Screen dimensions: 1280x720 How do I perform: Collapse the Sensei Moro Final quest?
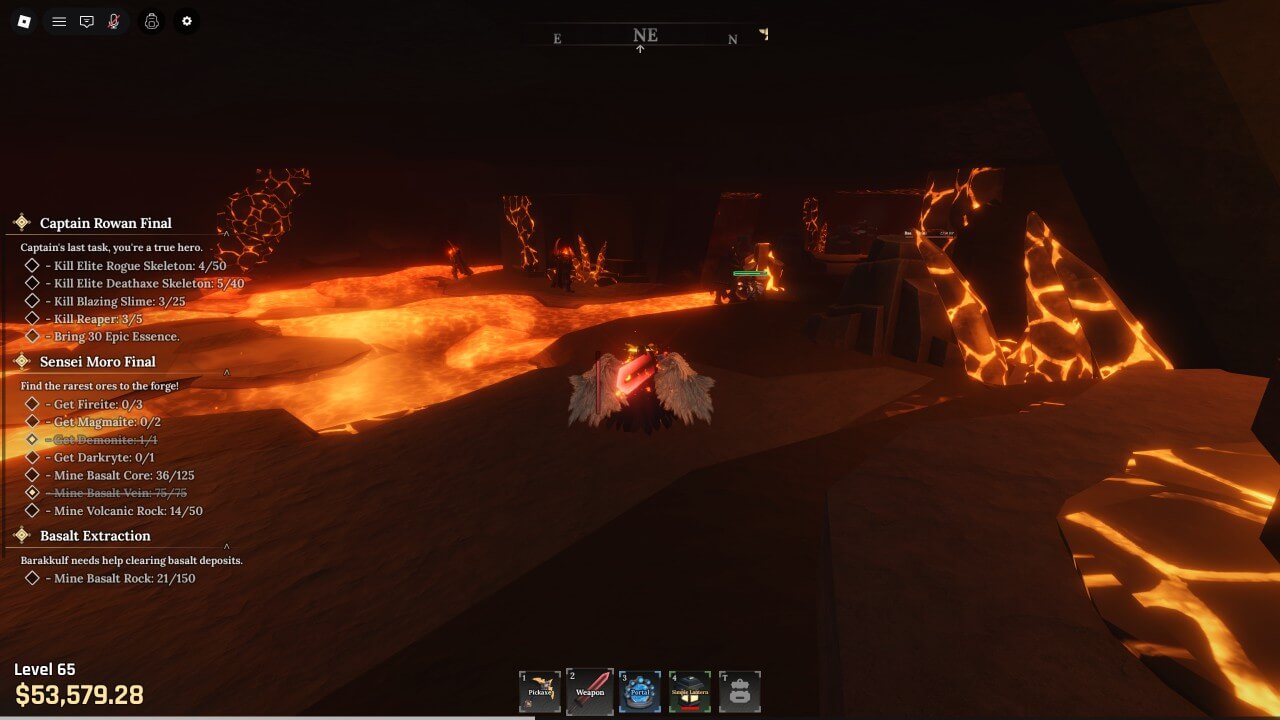pyautogui.click(x=227, y=373)
